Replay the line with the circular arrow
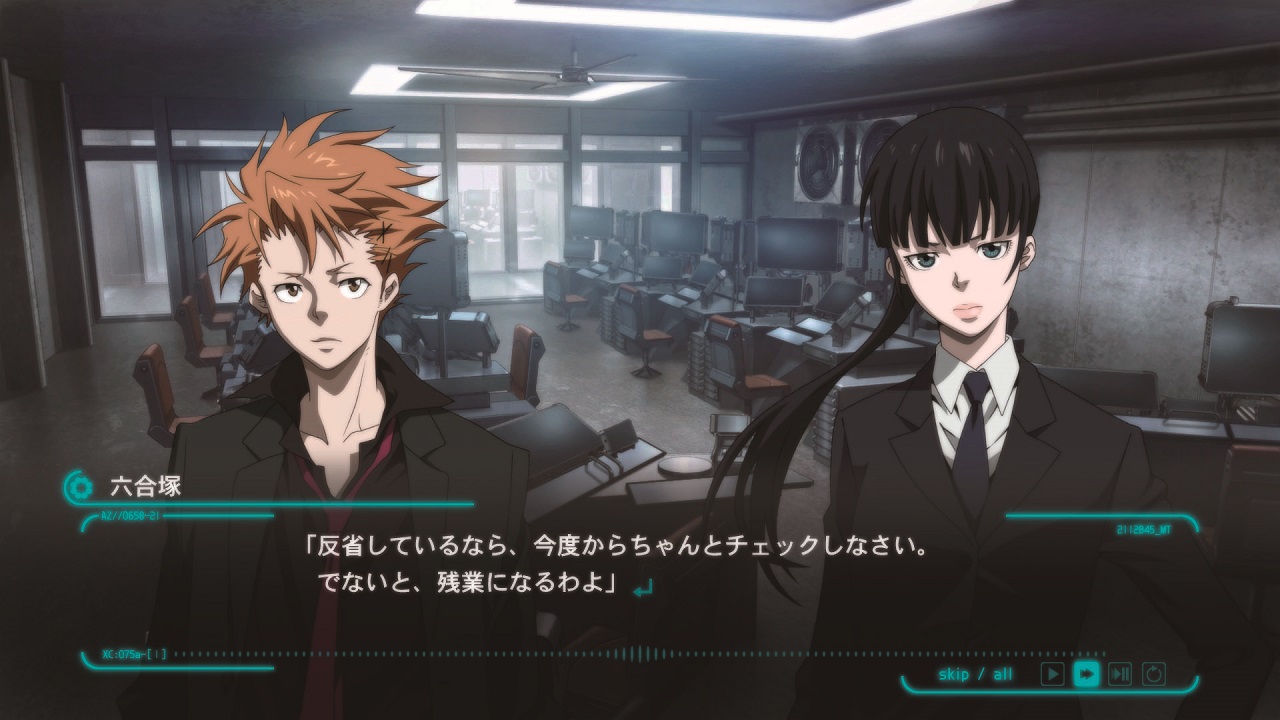 [1154, 674]
